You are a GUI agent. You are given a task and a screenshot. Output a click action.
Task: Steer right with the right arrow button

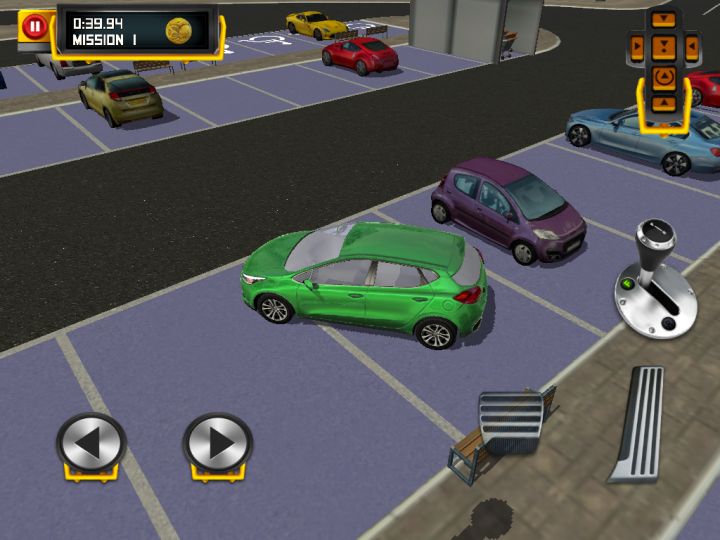click(218, 441)
